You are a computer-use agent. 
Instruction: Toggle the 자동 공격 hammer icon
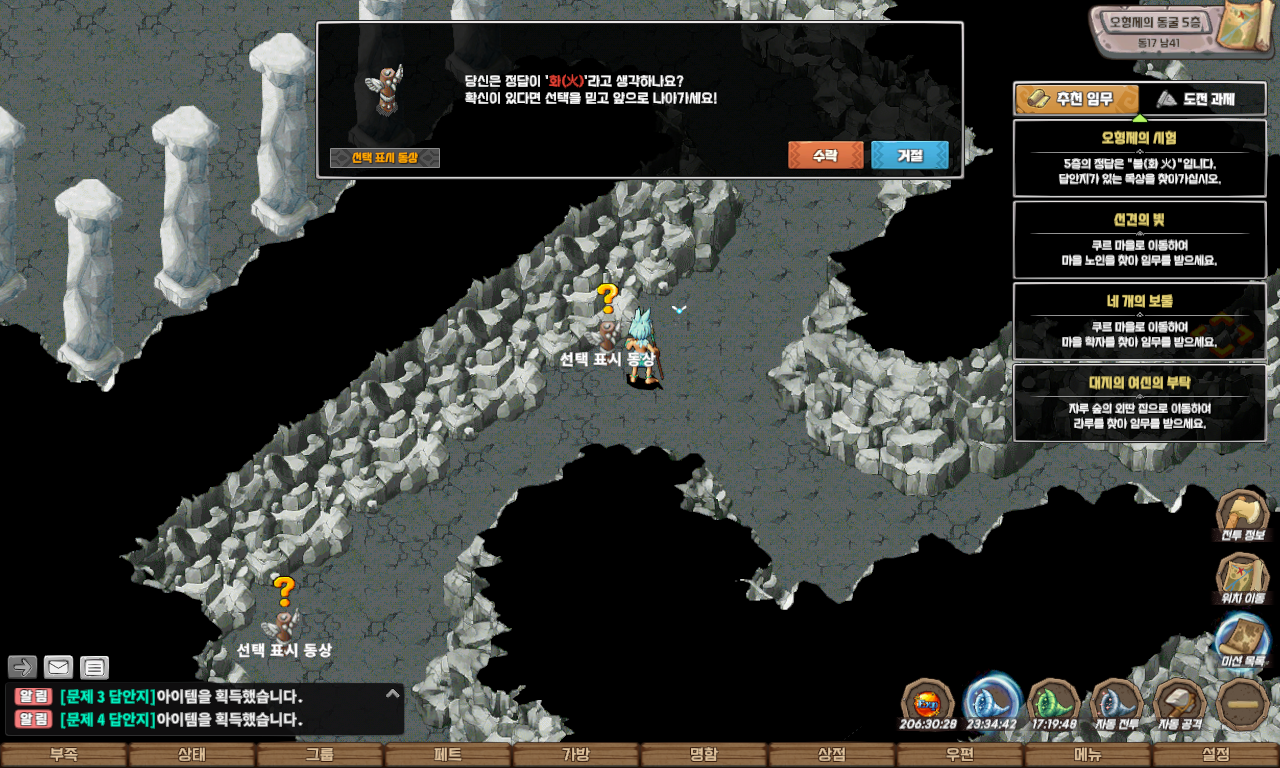pyautogui.click(x=1180, y=703)
